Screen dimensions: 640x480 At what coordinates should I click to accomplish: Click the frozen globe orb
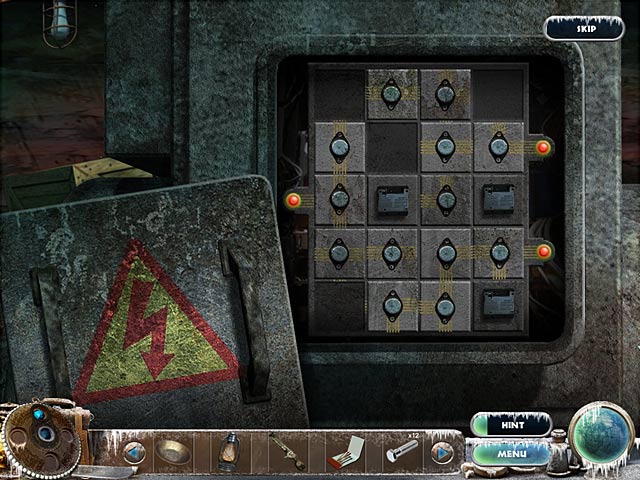tap(602, 435)
